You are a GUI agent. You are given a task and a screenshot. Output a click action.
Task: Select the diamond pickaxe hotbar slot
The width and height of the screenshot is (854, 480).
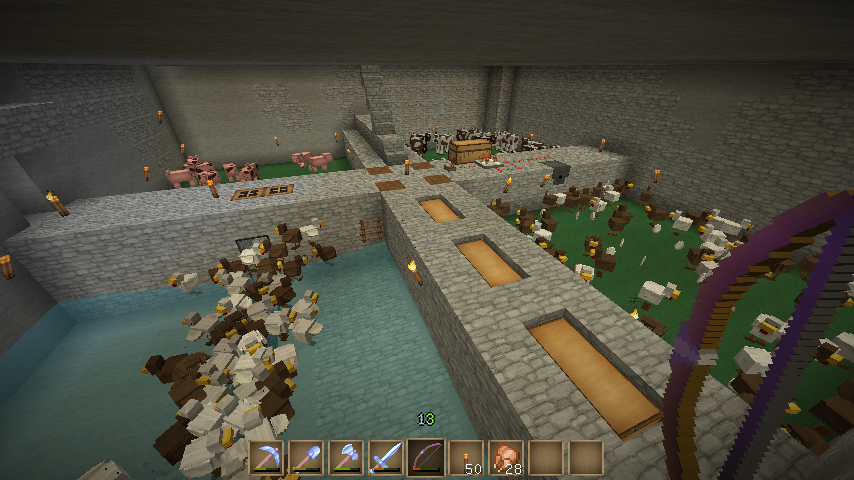266,458
